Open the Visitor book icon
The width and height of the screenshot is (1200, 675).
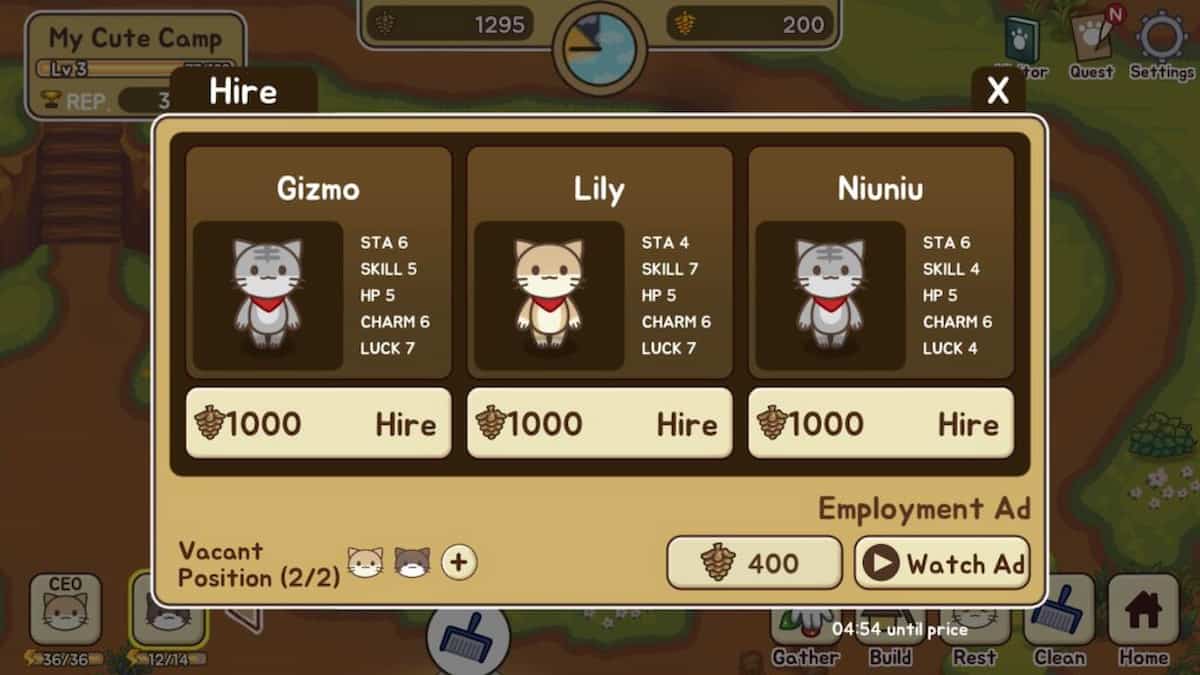tap(1022, 42)
